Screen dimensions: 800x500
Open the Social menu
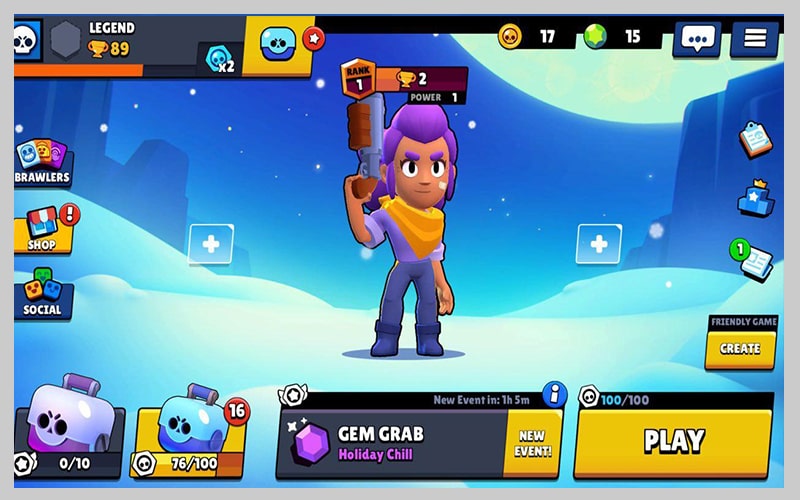tap(42, 293)
